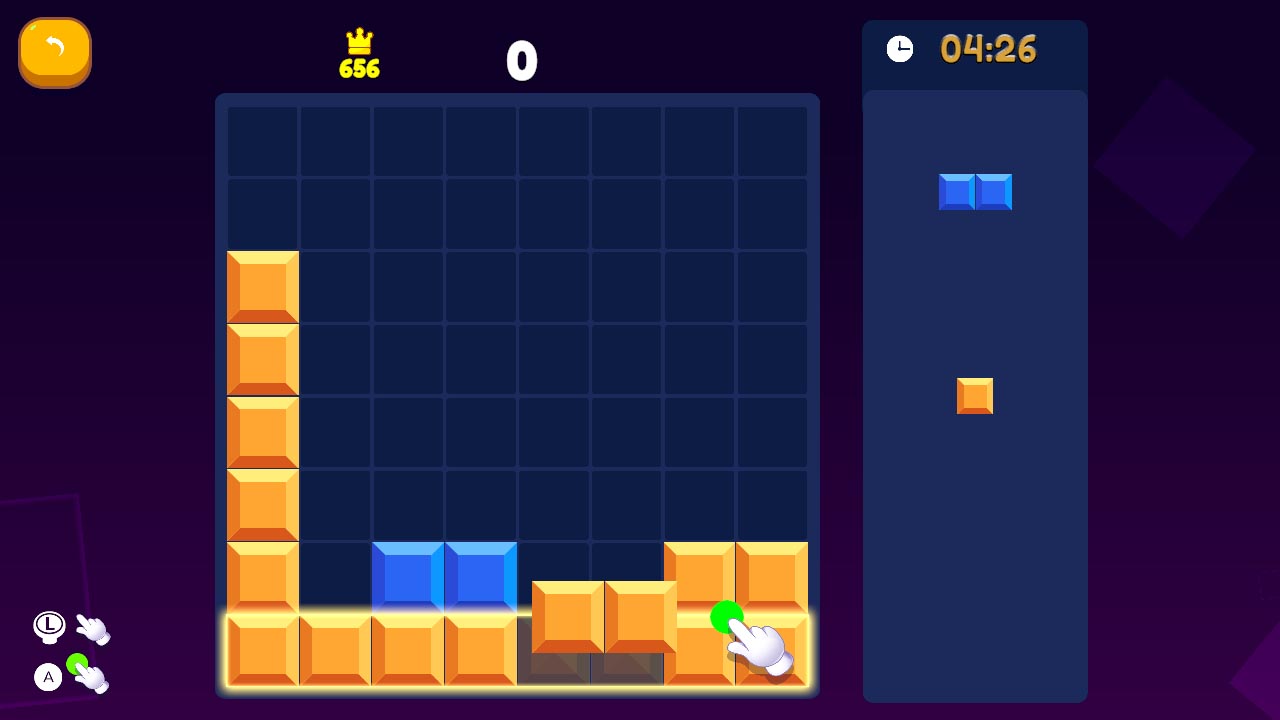The width and height of the screenshot is (1280, 720).
Task: Click the green selection dot on the board
Action: [x=728, y=617]
